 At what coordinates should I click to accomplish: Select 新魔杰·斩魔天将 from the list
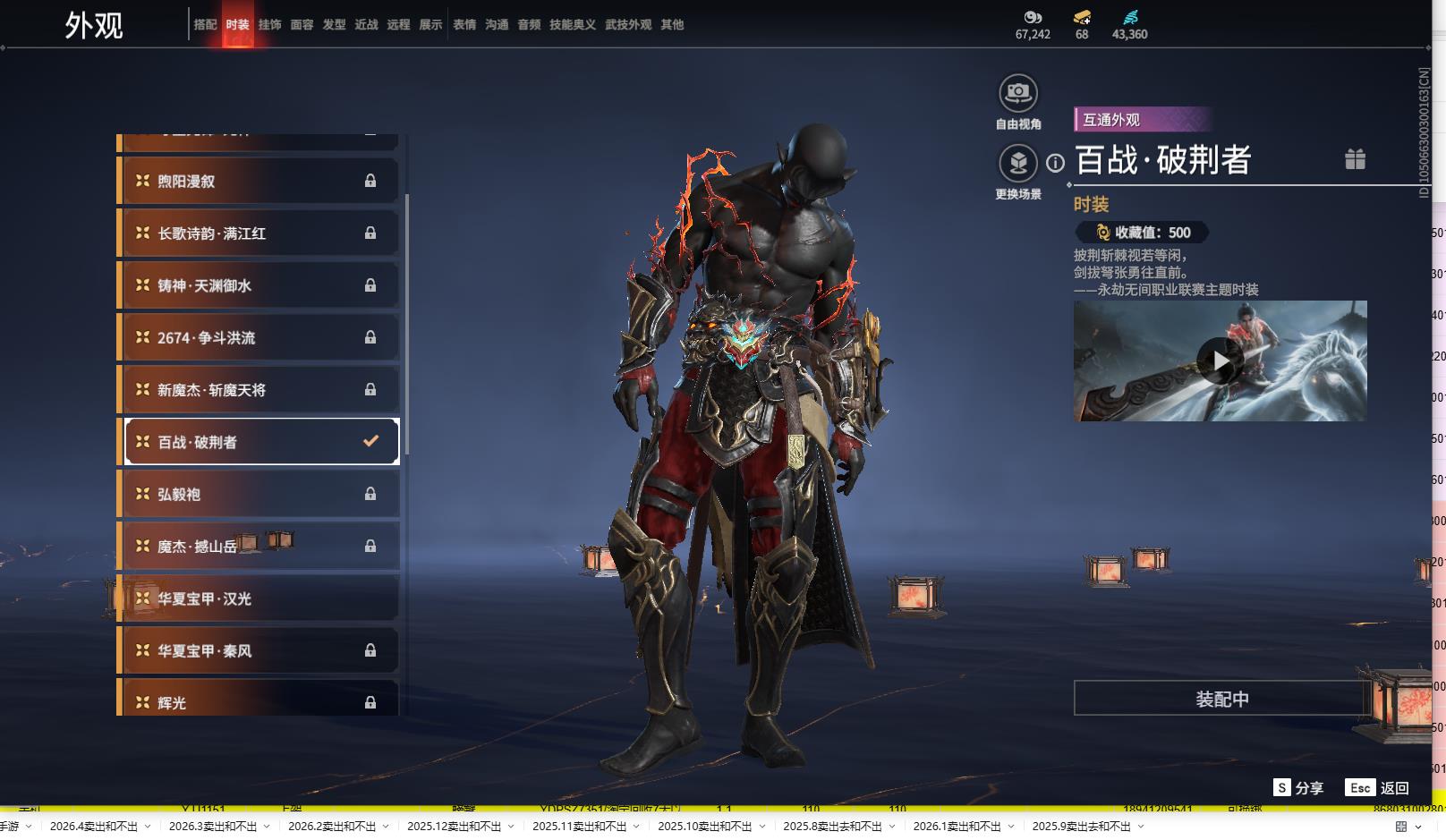pos(259,390)
